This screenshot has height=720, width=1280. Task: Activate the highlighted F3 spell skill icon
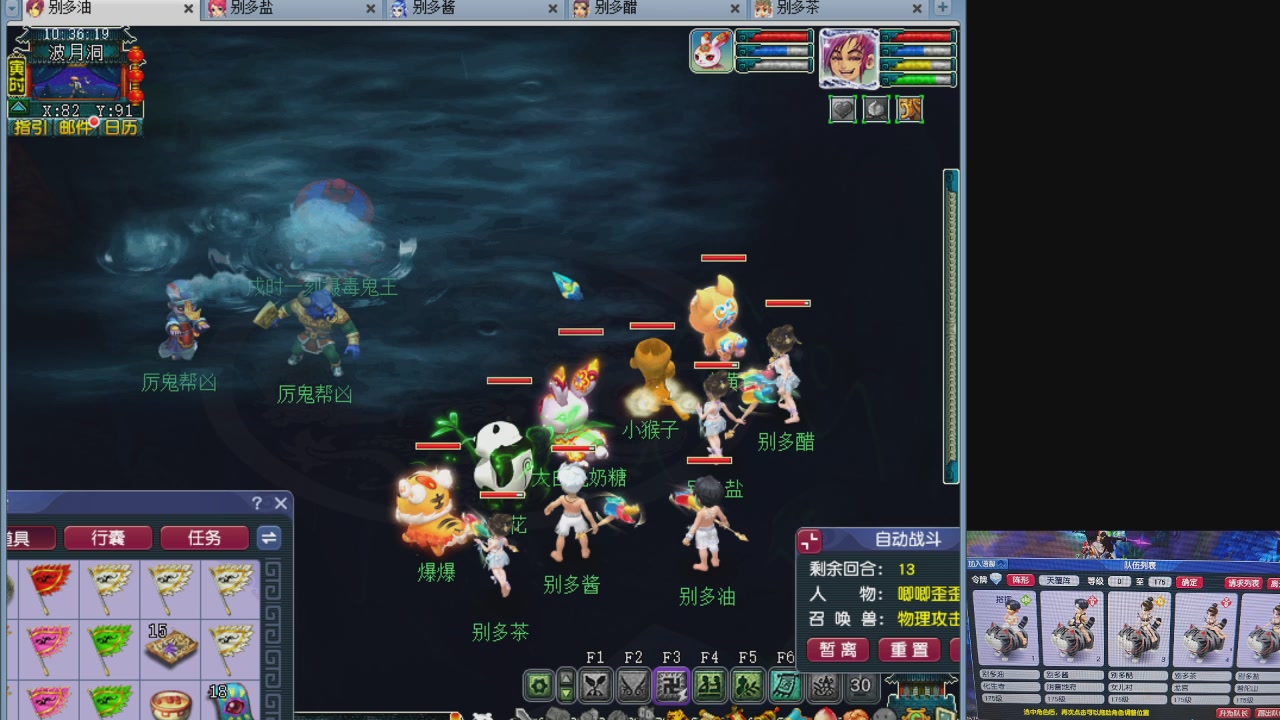click(670, 686)
